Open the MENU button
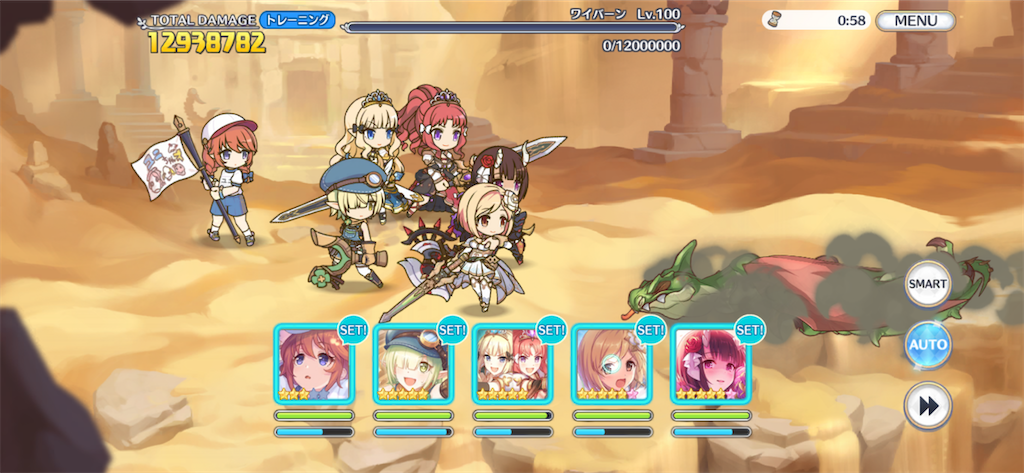This screenshot has height=473, width=1024. (x=915, y=20)
